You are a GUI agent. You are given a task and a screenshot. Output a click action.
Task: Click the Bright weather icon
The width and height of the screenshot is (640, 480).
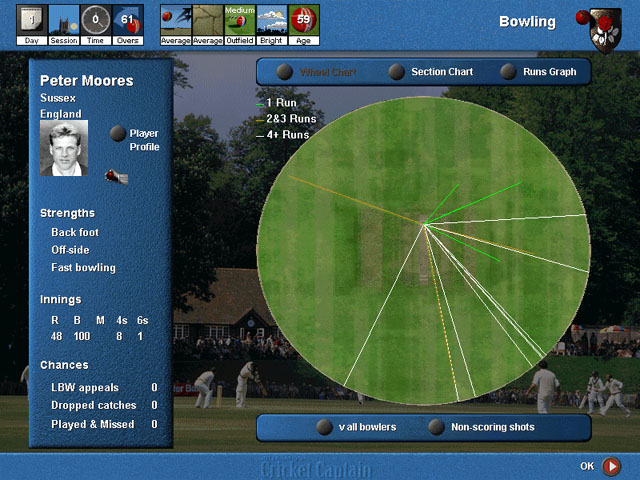272,22
